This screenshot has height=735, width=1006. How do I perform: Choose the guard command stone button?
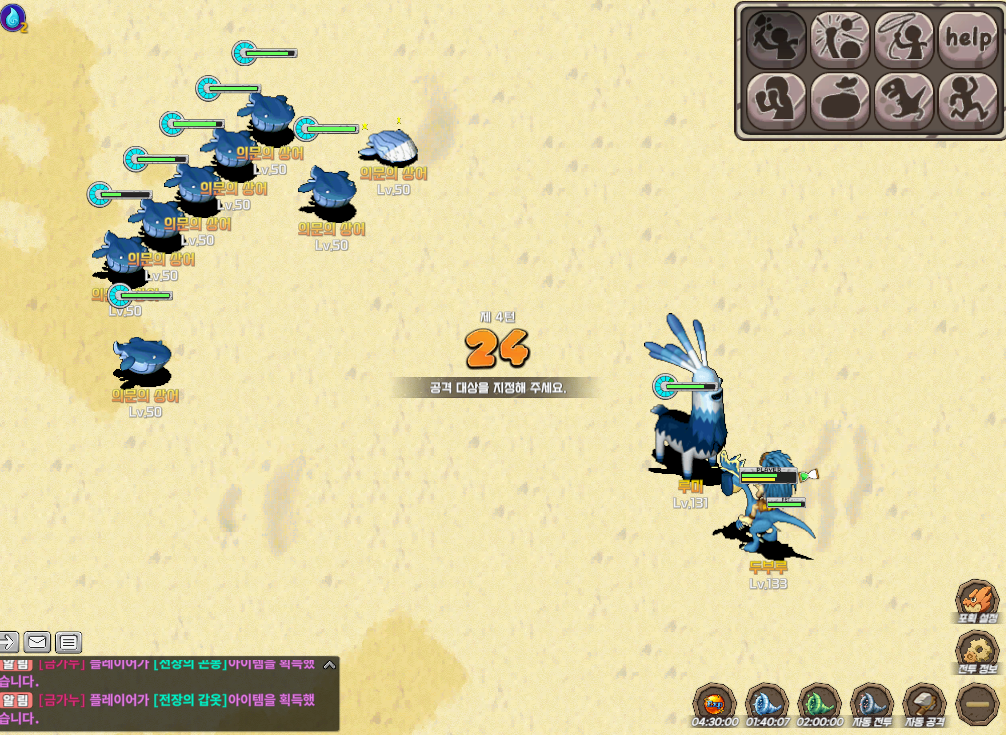(x=777, y=101)
